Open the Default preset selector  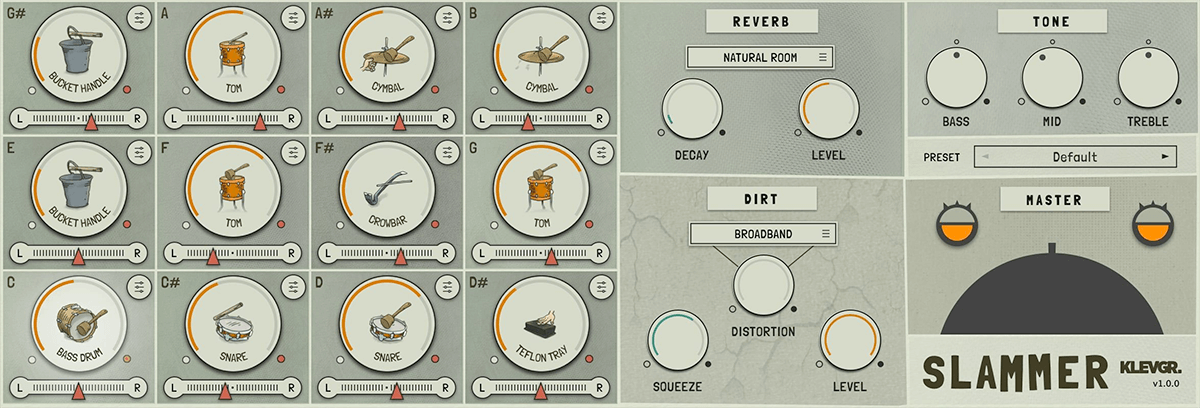click(x=1074, y=157)
